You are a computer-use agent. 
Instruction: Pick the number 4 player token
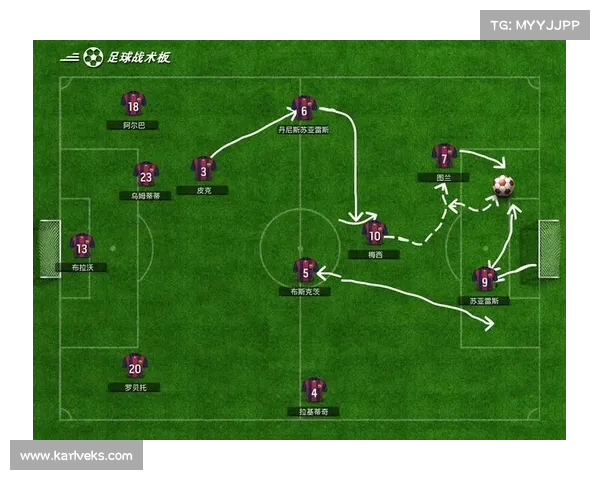(314, 390)
